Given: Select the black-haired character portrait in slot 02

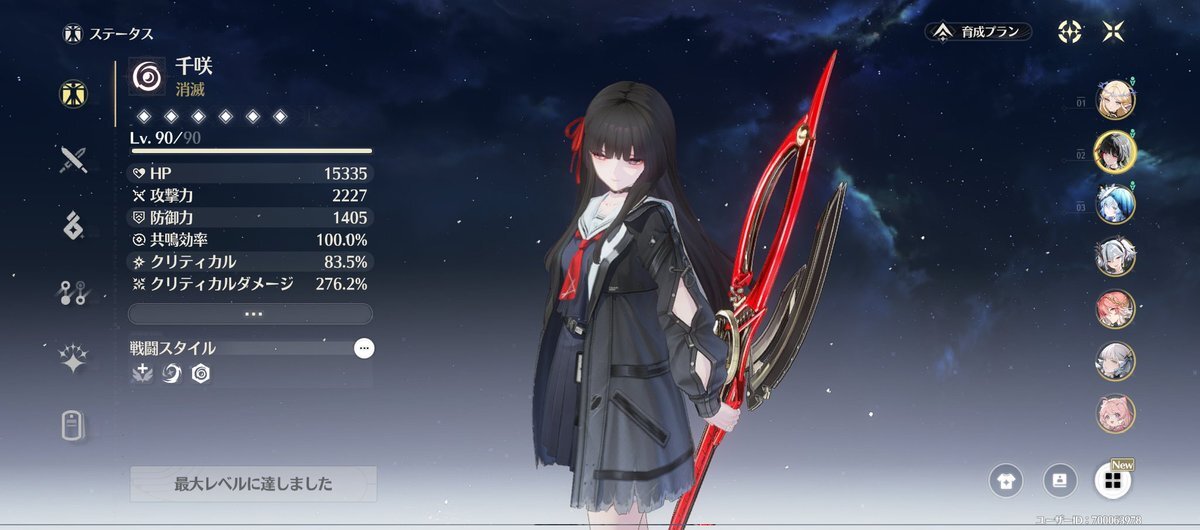Looking at the screenshot, I should [1115, 152].
